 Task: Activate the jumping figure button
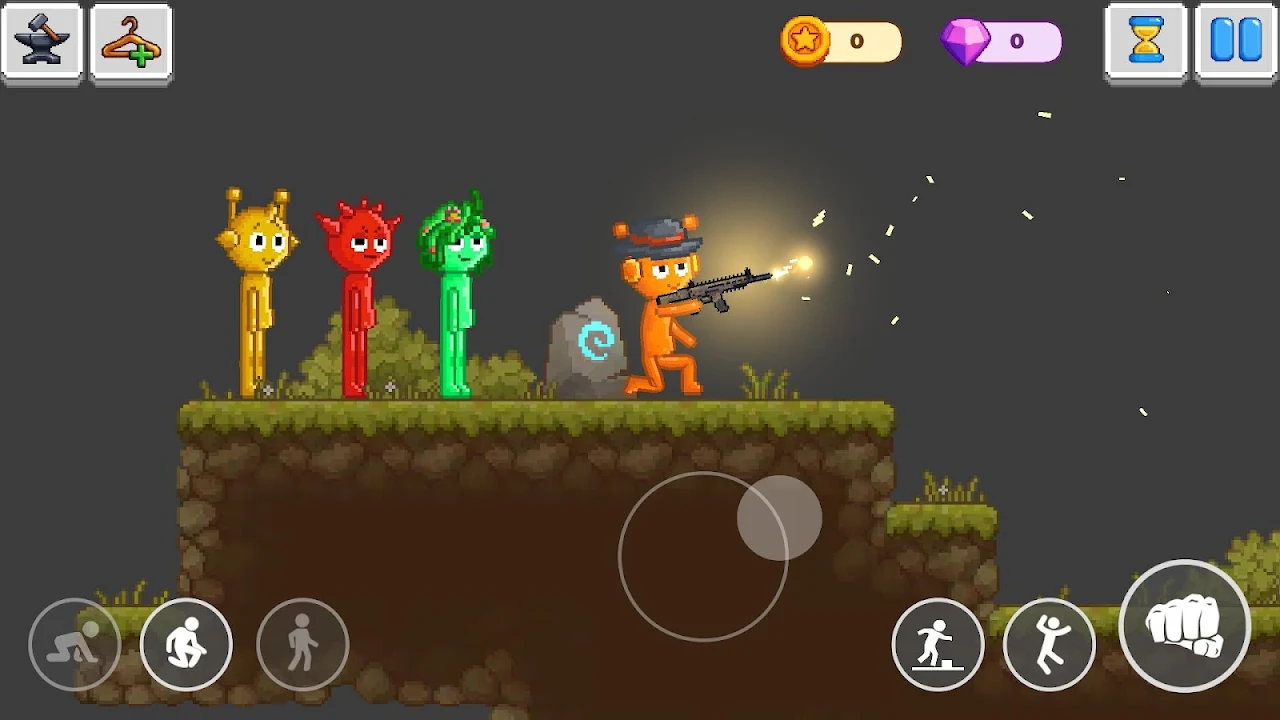pos(1049,645)
